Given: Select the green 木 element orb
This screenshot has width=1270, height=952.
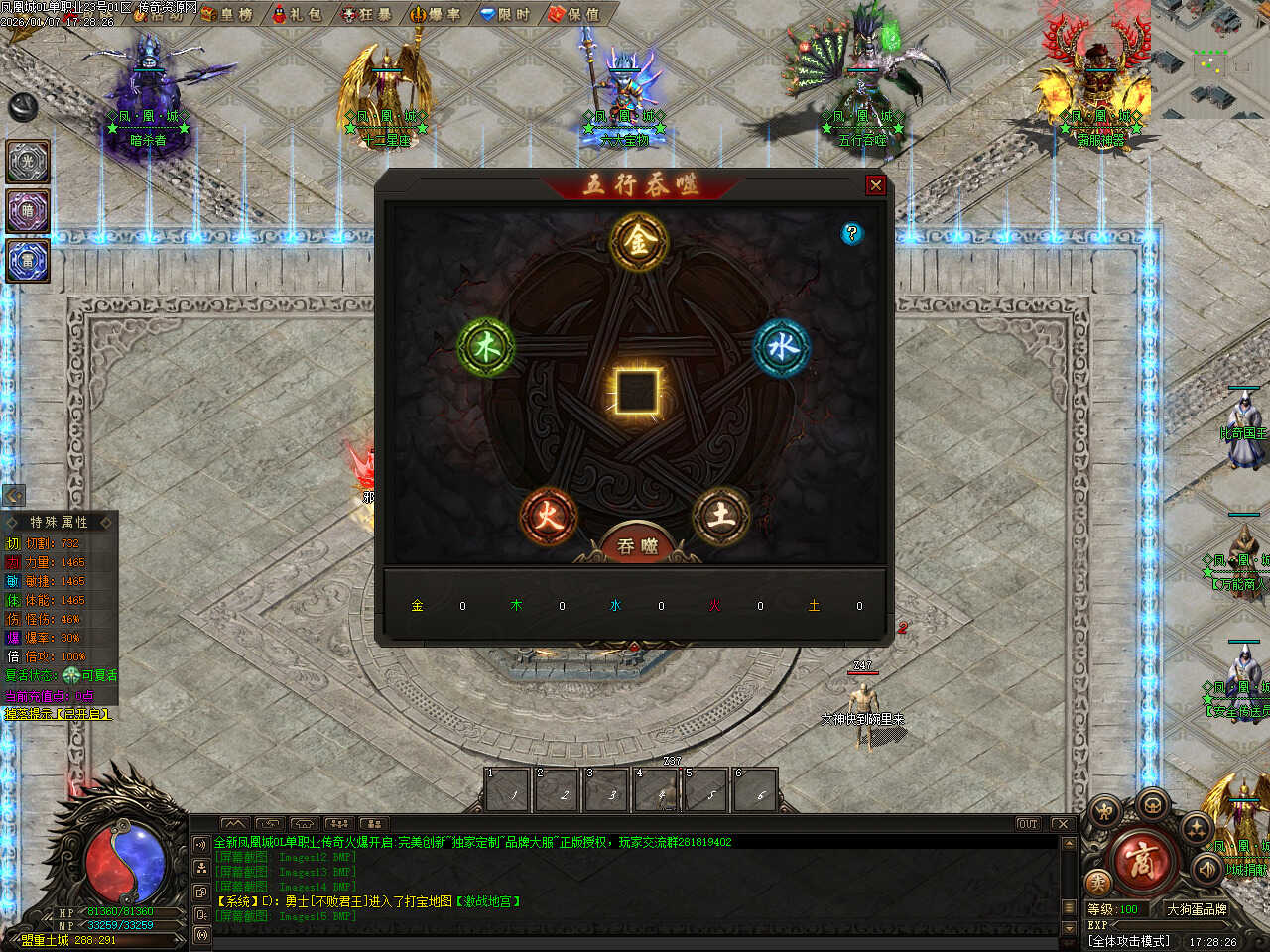Looking at the screenshot, I should click(x=486, y=347).
